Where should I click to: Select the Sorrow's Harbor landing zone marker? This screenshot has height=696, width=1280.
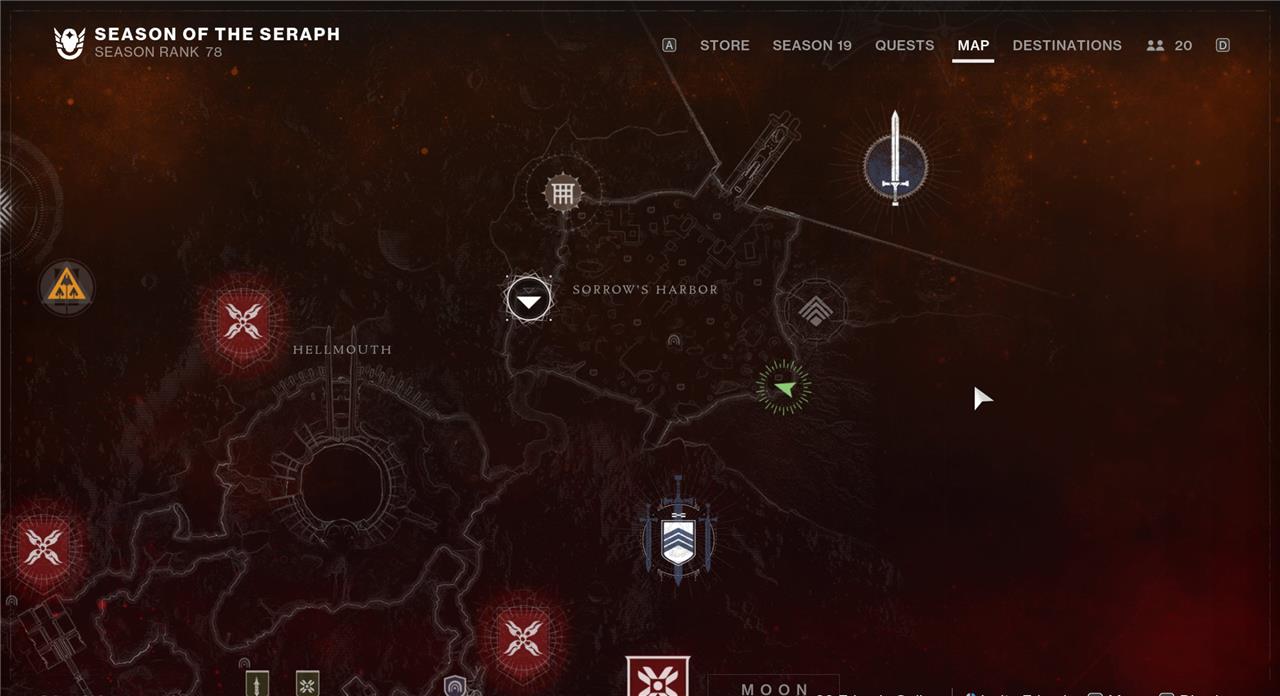pyautogui.click(x=528, y=299)
